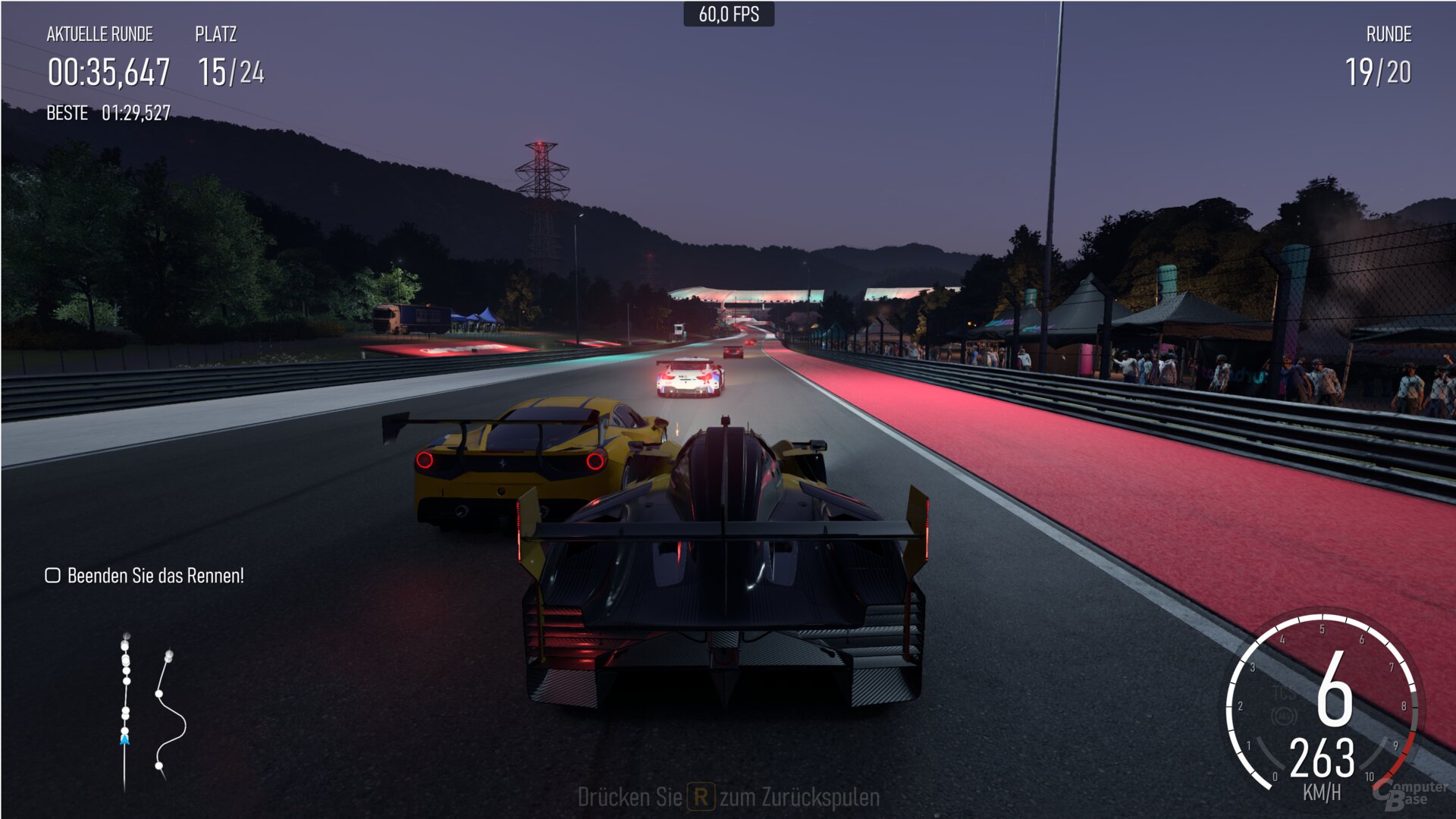1456x819 pixels.
Task: Click the RUNDE header in the top right
Action: (1388, 34)
